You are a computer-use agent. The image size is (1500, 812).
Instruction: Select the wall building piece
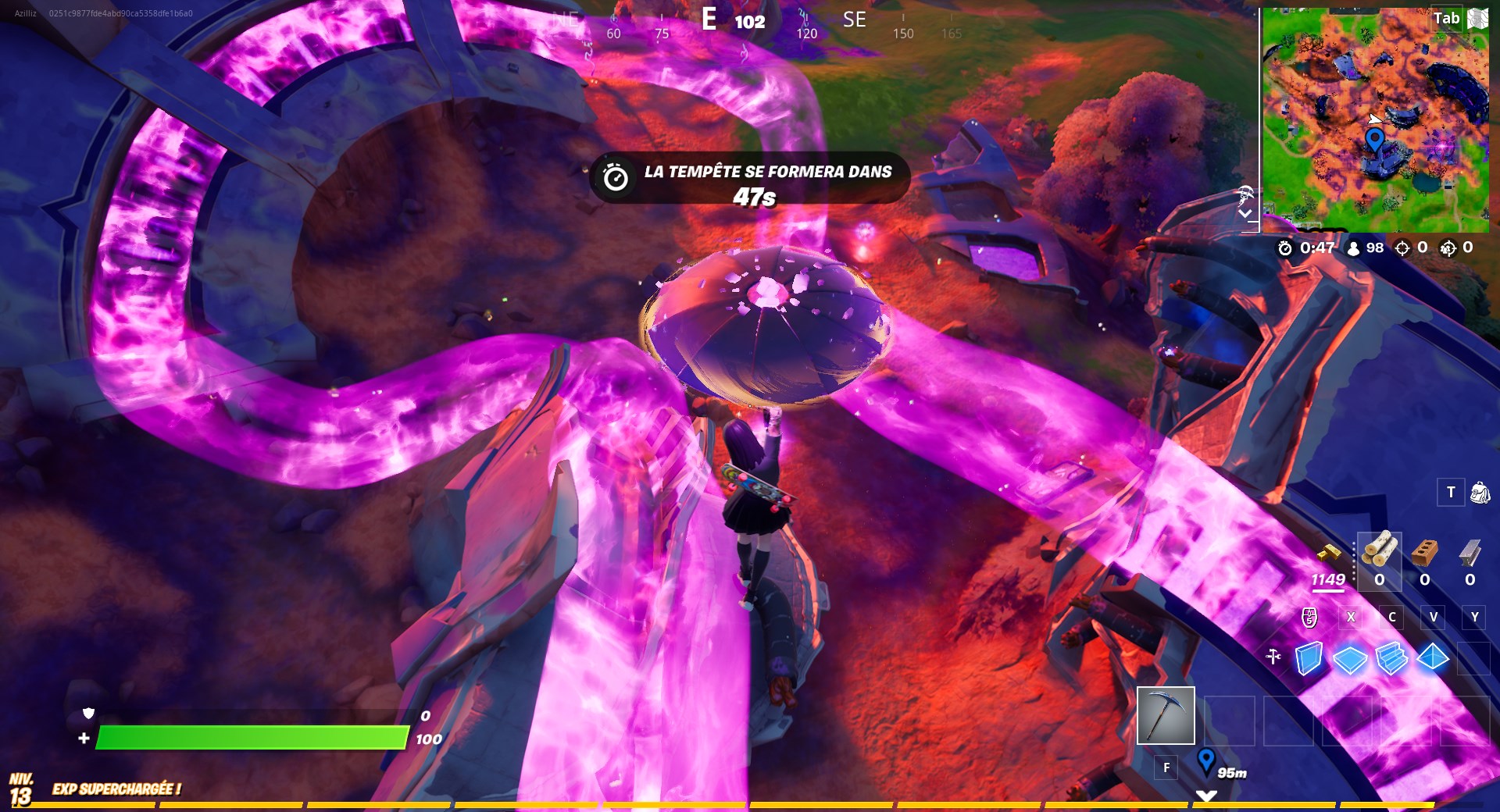point(1309,657)
